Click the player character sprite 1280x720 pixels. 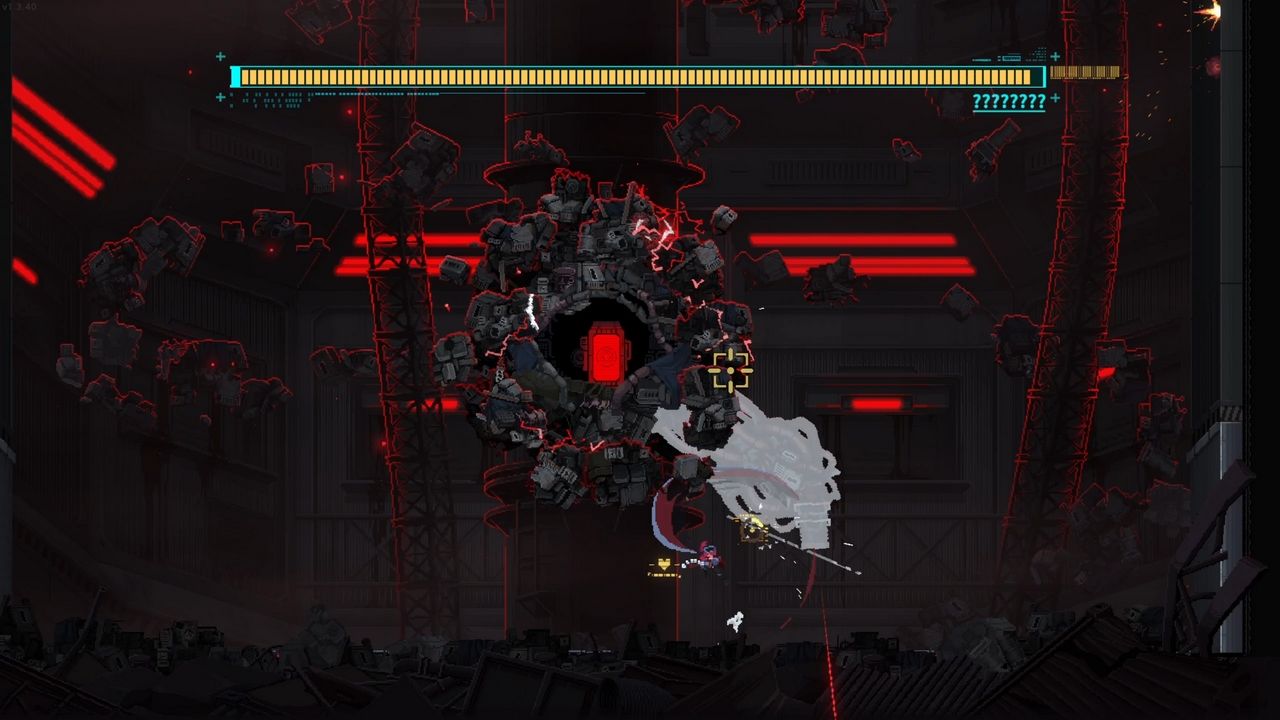[709, 557]
